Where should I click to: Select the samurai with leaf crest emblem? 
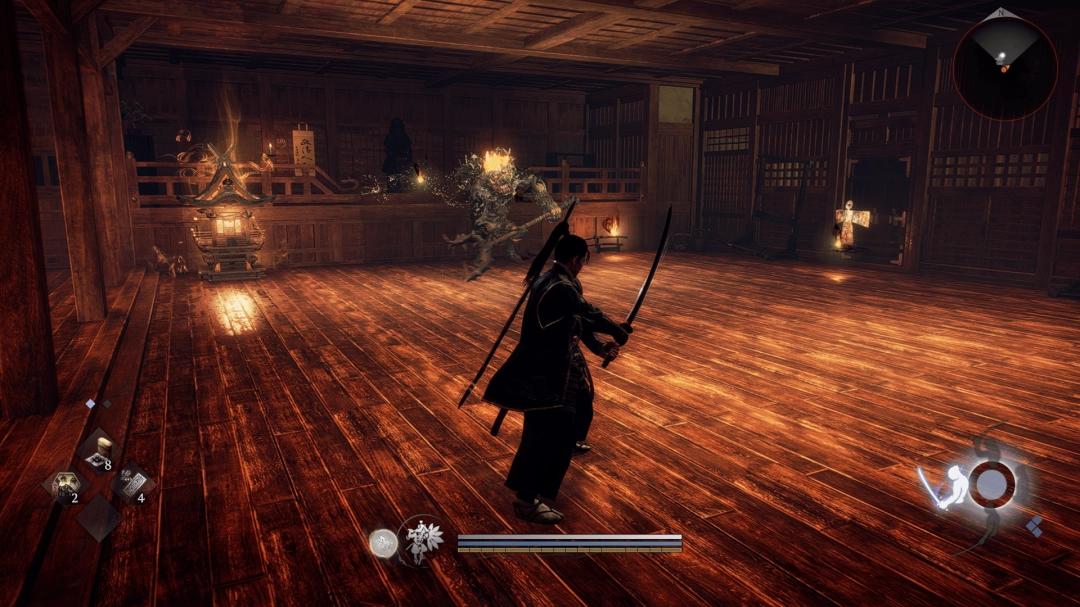tap(422, 541)
